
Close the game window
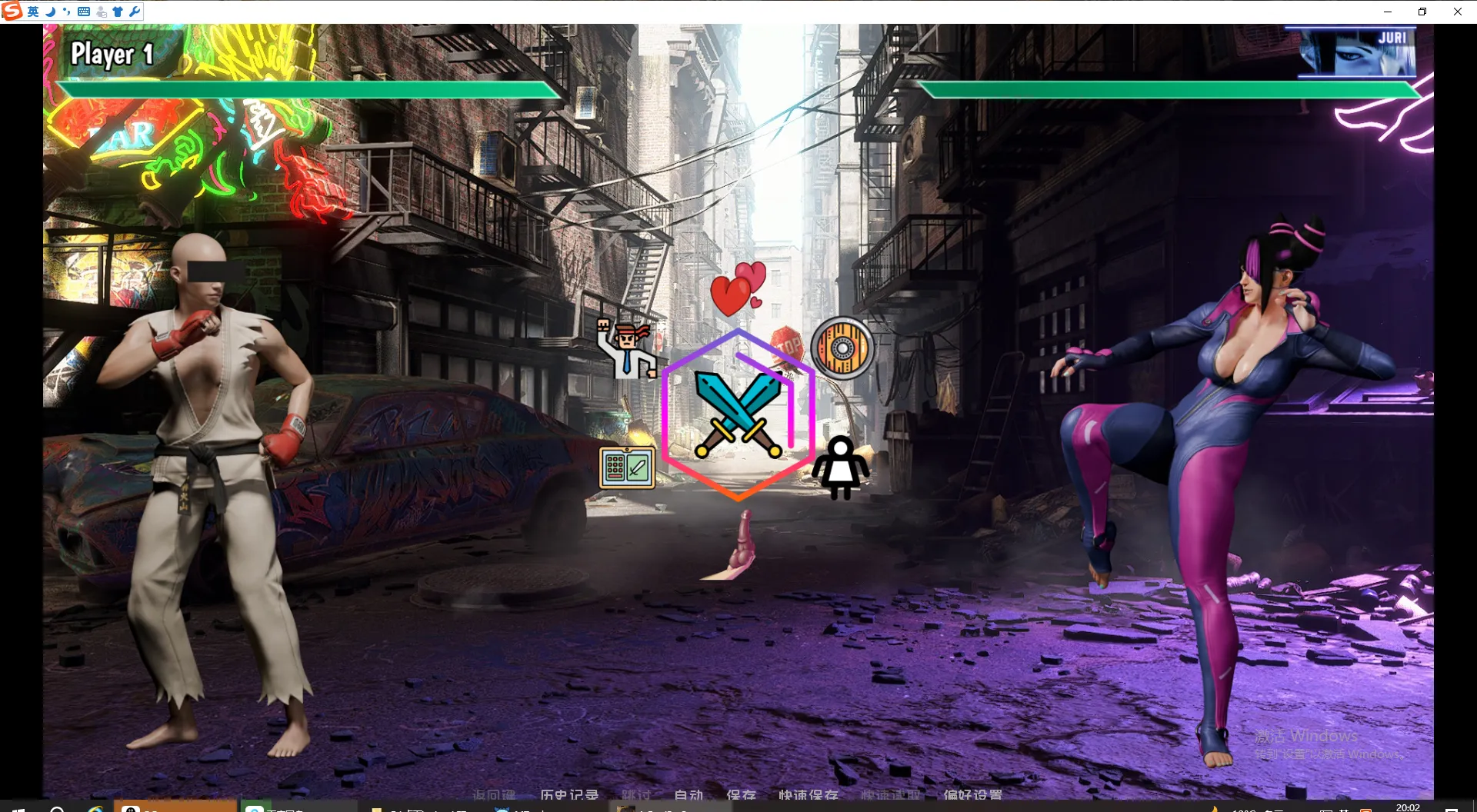(1457, 12)
